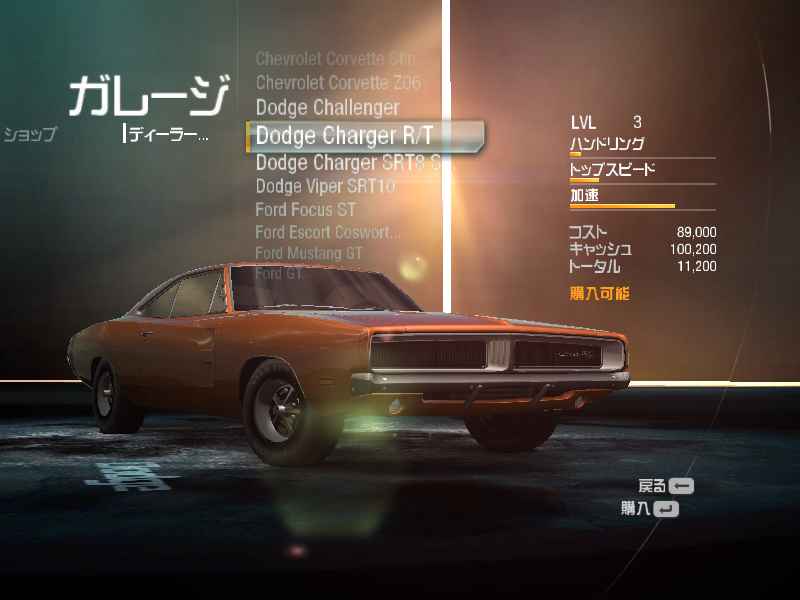The image size is (800, 600).
Task: Pick the Dodge Viper SRT10 entry
Action: (325, 186)
